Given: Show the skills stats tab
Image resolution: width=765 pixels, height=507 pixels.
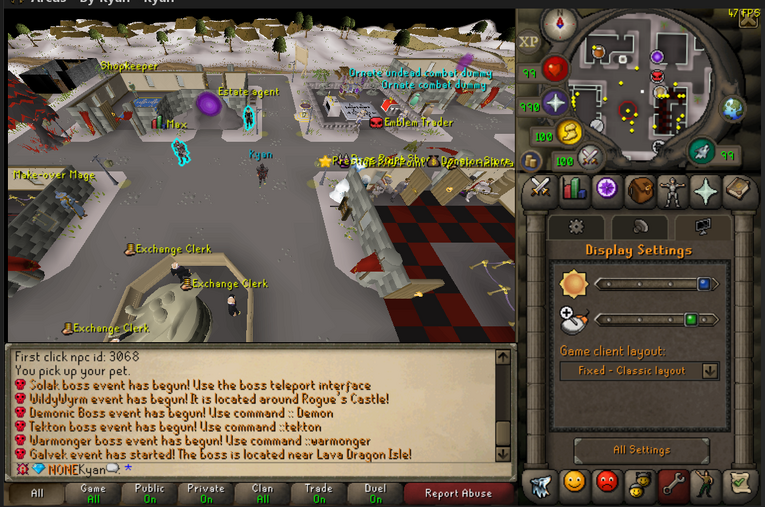Looking at the screenshot, I should pos(574,190).
